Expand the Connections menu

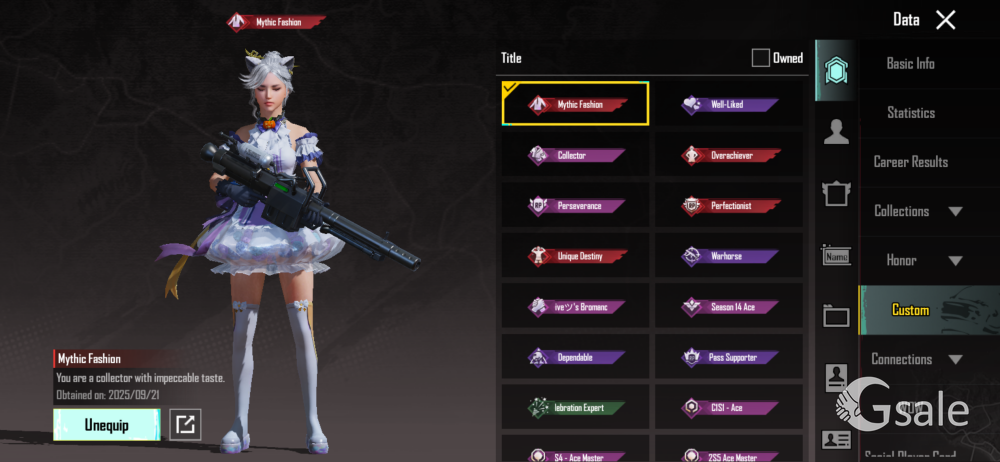(x=916, y=359)
